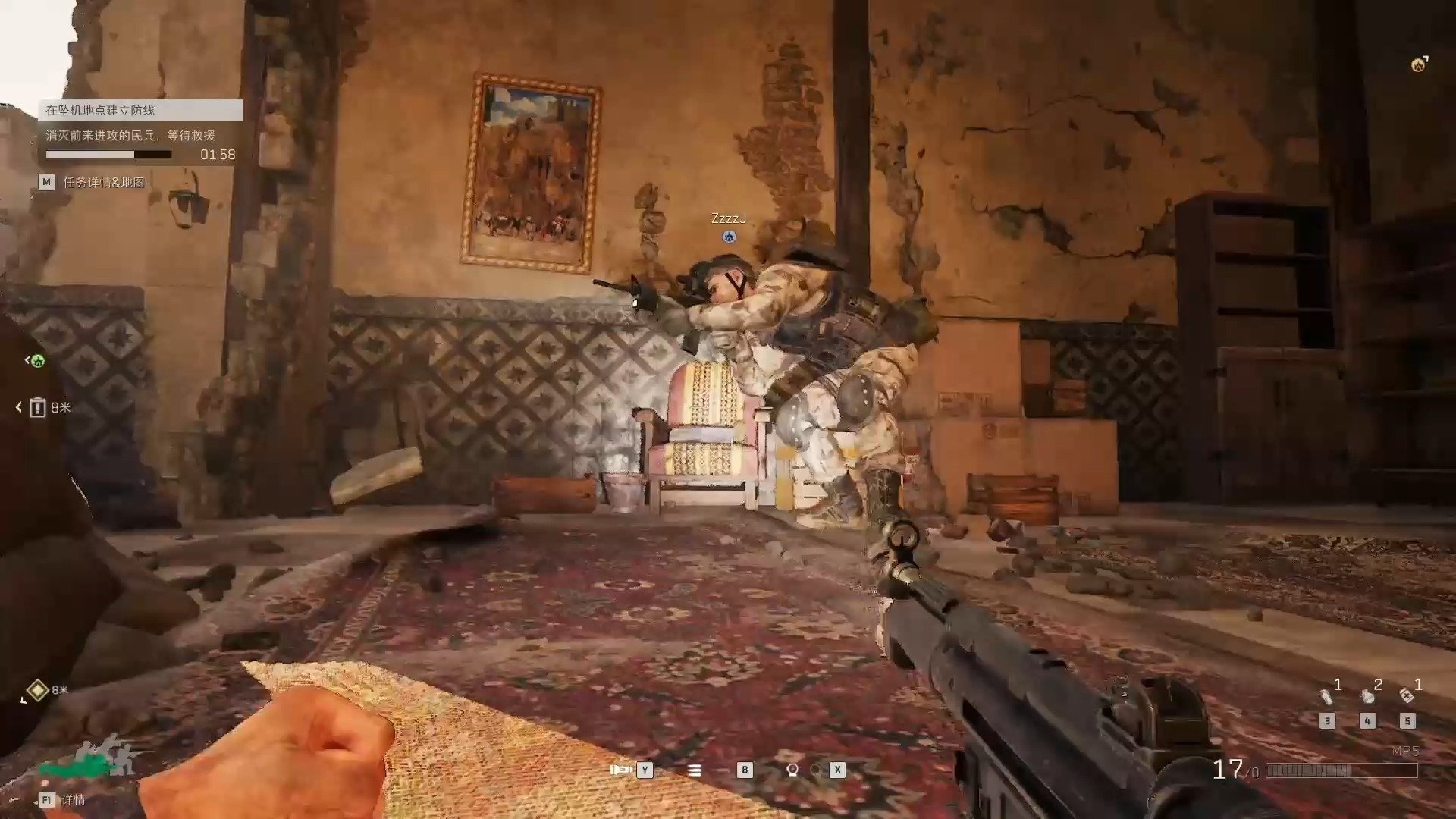
Task: Select the frag grenade item
Action: 1367,695
